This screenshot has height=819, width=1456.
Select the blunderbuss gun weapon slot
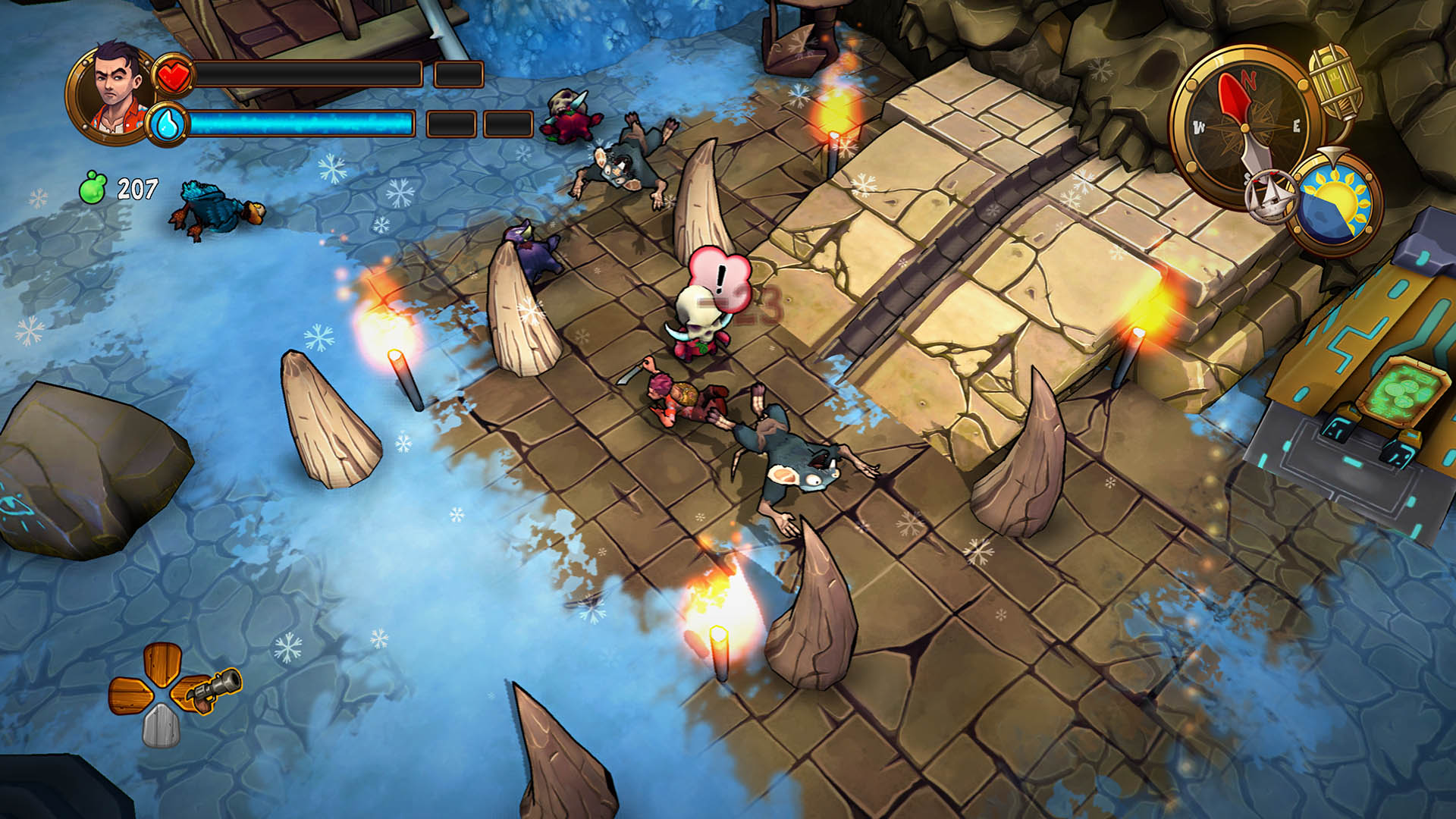tap(211, 689)
